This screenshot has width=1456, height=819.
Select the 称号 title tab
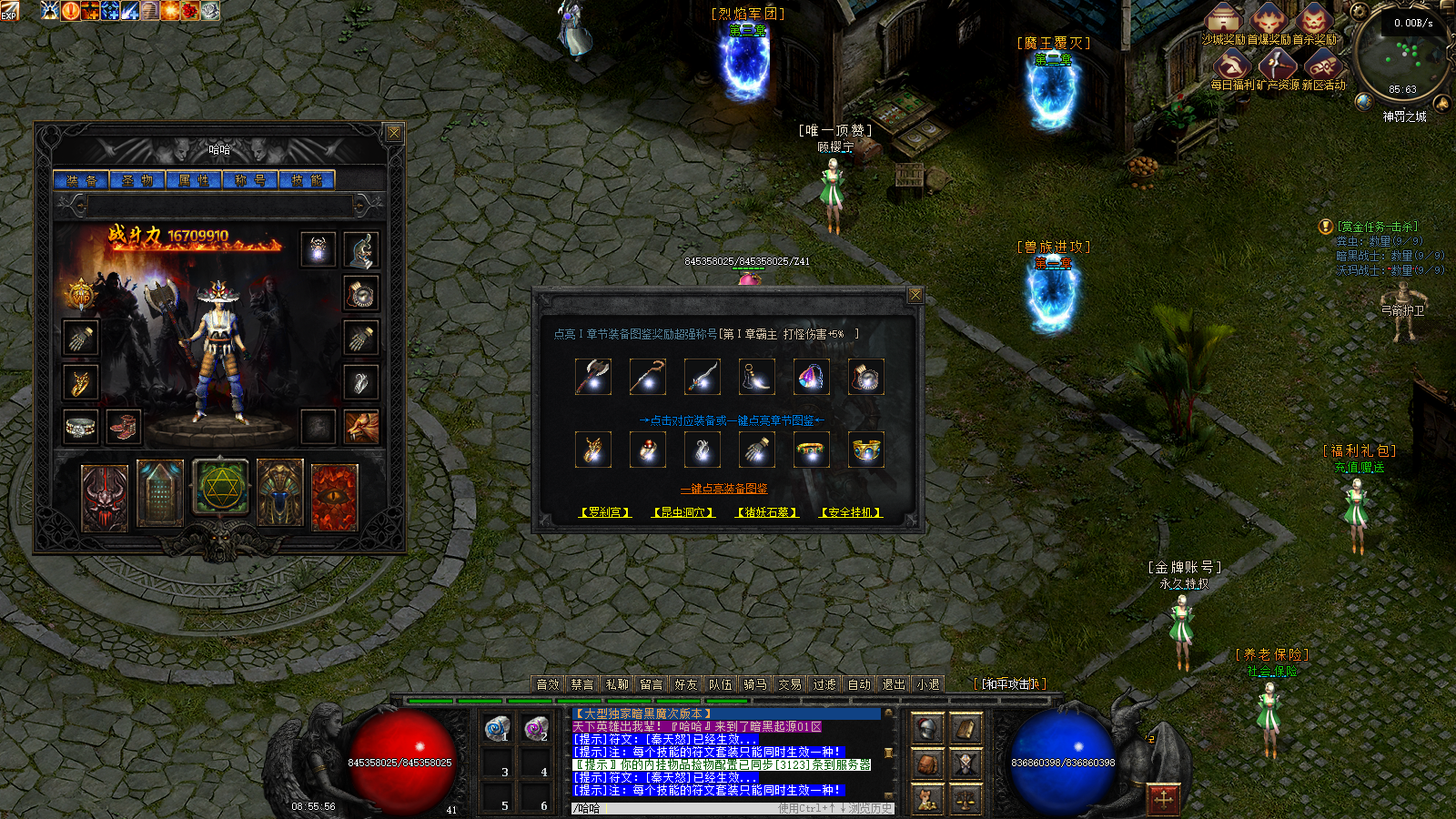(250, 180)
